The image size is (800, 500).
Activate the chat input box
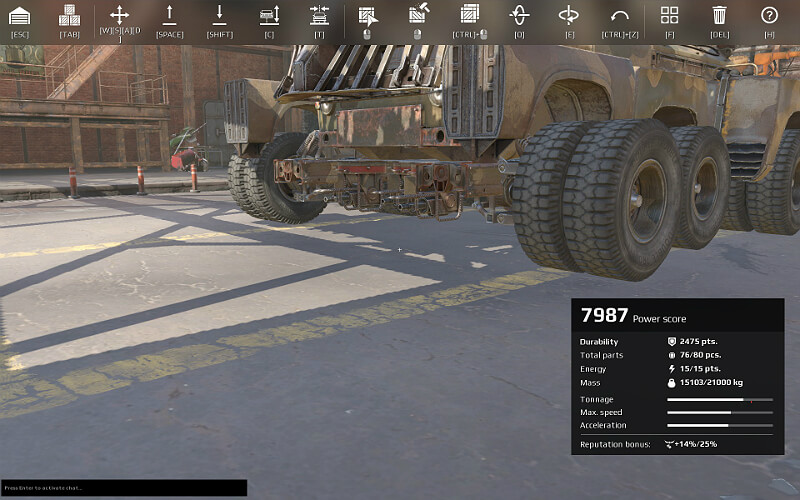[123, 488]
